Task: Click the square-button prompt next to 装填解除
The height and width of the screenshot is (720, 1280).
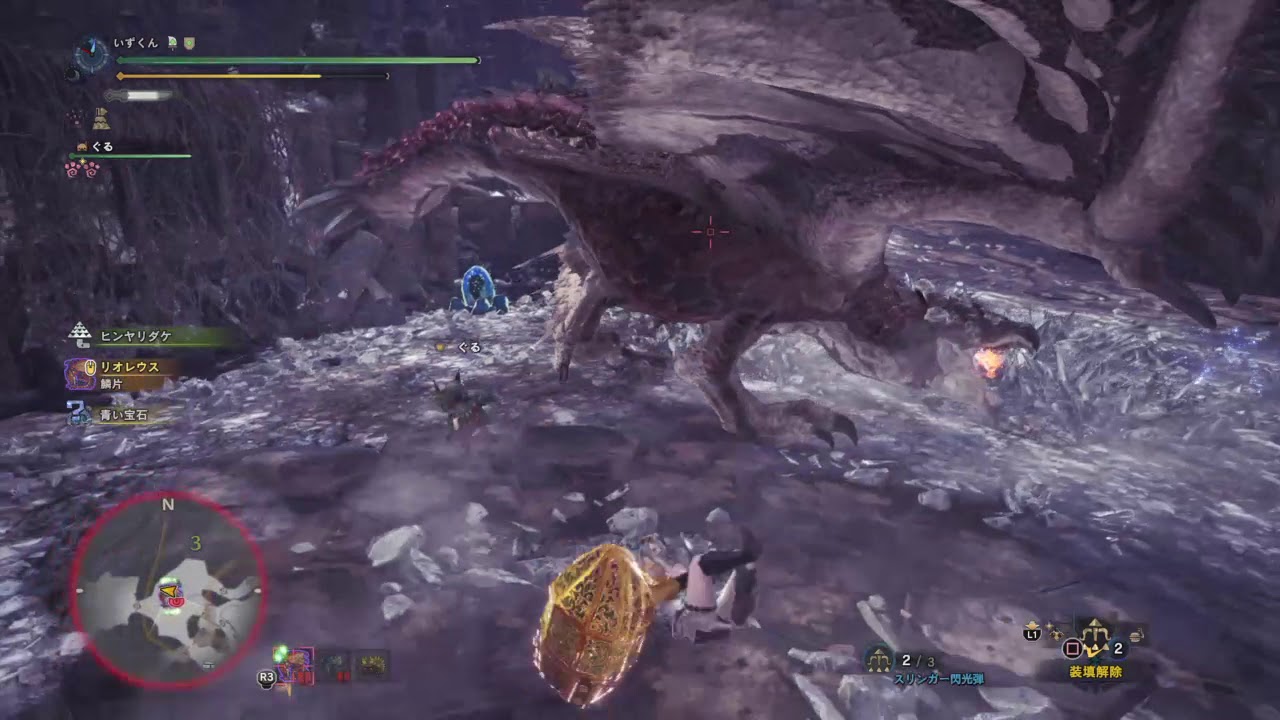Action: click(1071, 646)
